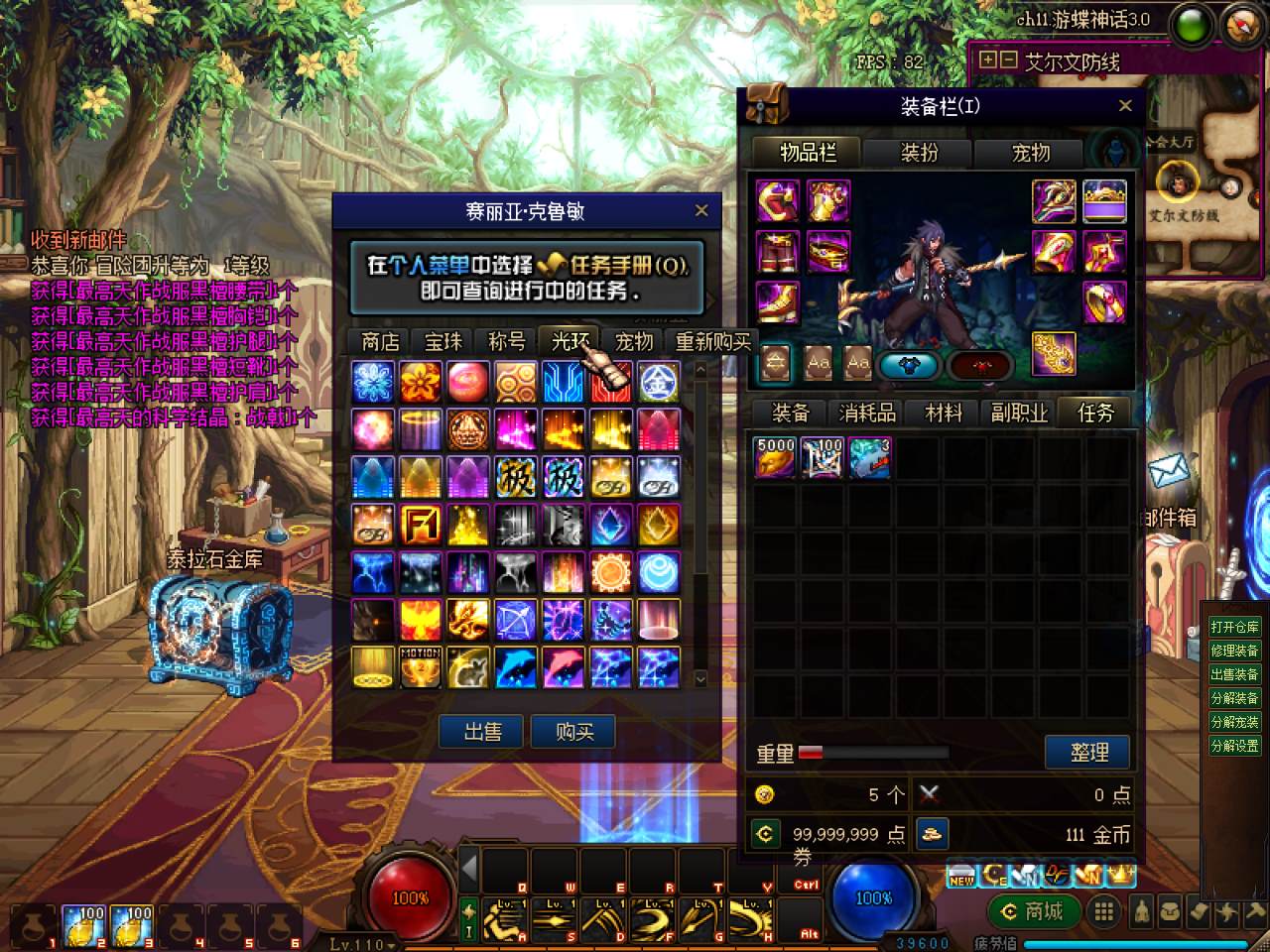Choose the 修理装备 repair equipment option
This screenshot has width=1270, height=952.
(1234, 651)
